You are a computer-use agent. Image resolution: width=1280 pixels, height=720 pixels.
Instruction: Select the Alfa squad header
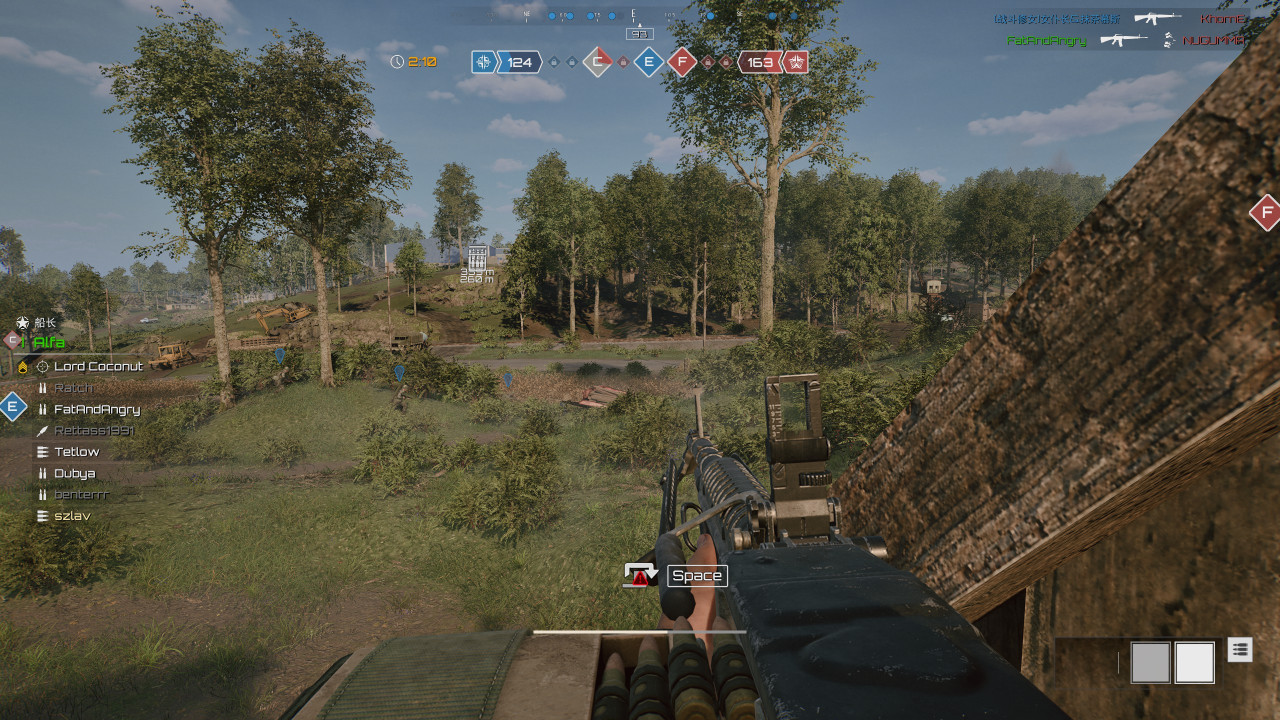49,342
